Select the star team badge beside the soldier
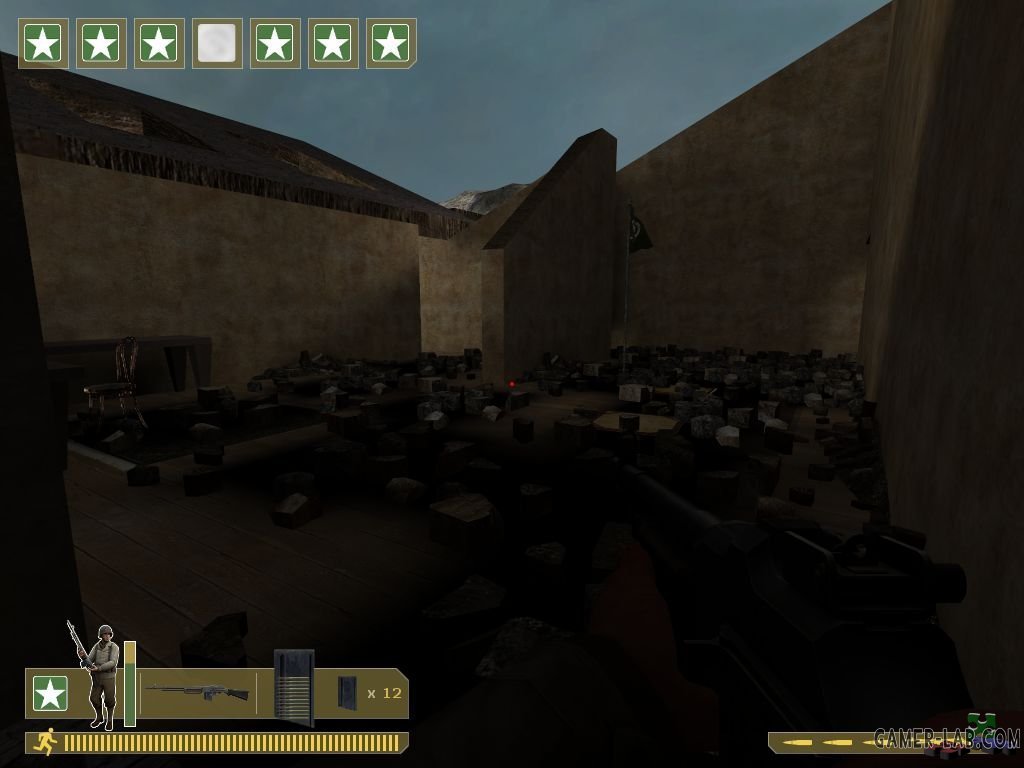Viewport: 1024px width, 768px height. pyautogui.click(x=49, y=693)
